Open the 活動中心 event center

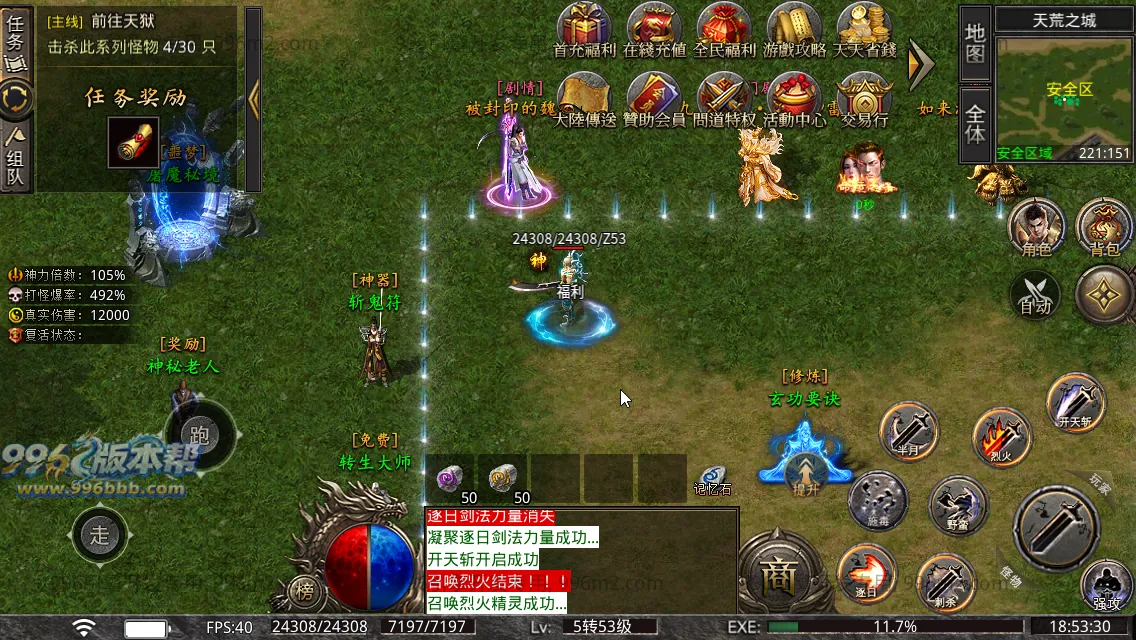point(794,98)
